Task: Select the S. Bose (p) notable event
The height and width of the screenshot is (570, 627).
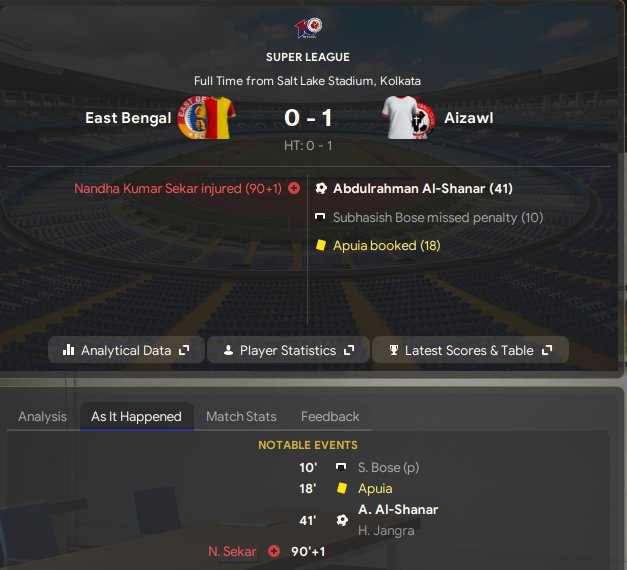Action: (389, 467)
